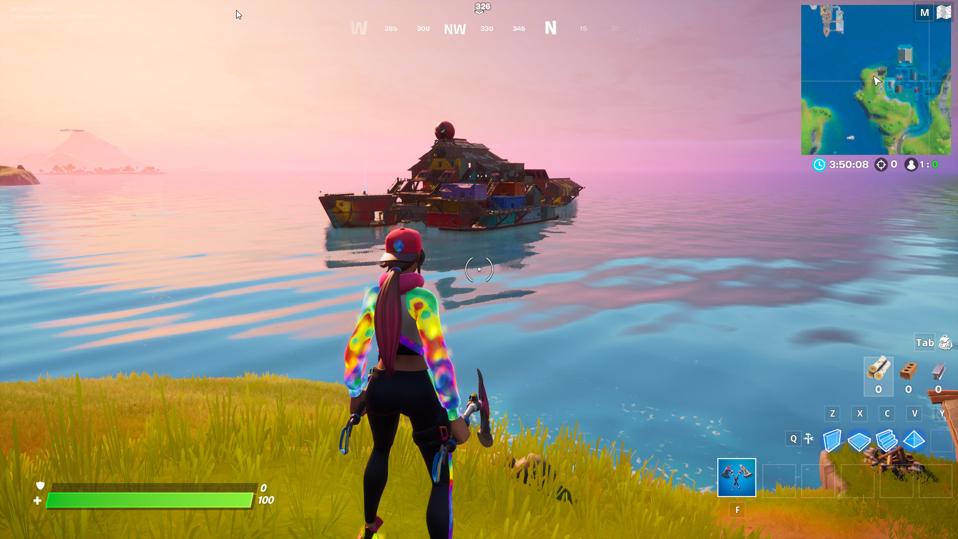Choose the wood material slot
The width and height of the screenshot is (958, 539).
click(x=878, y=370)
